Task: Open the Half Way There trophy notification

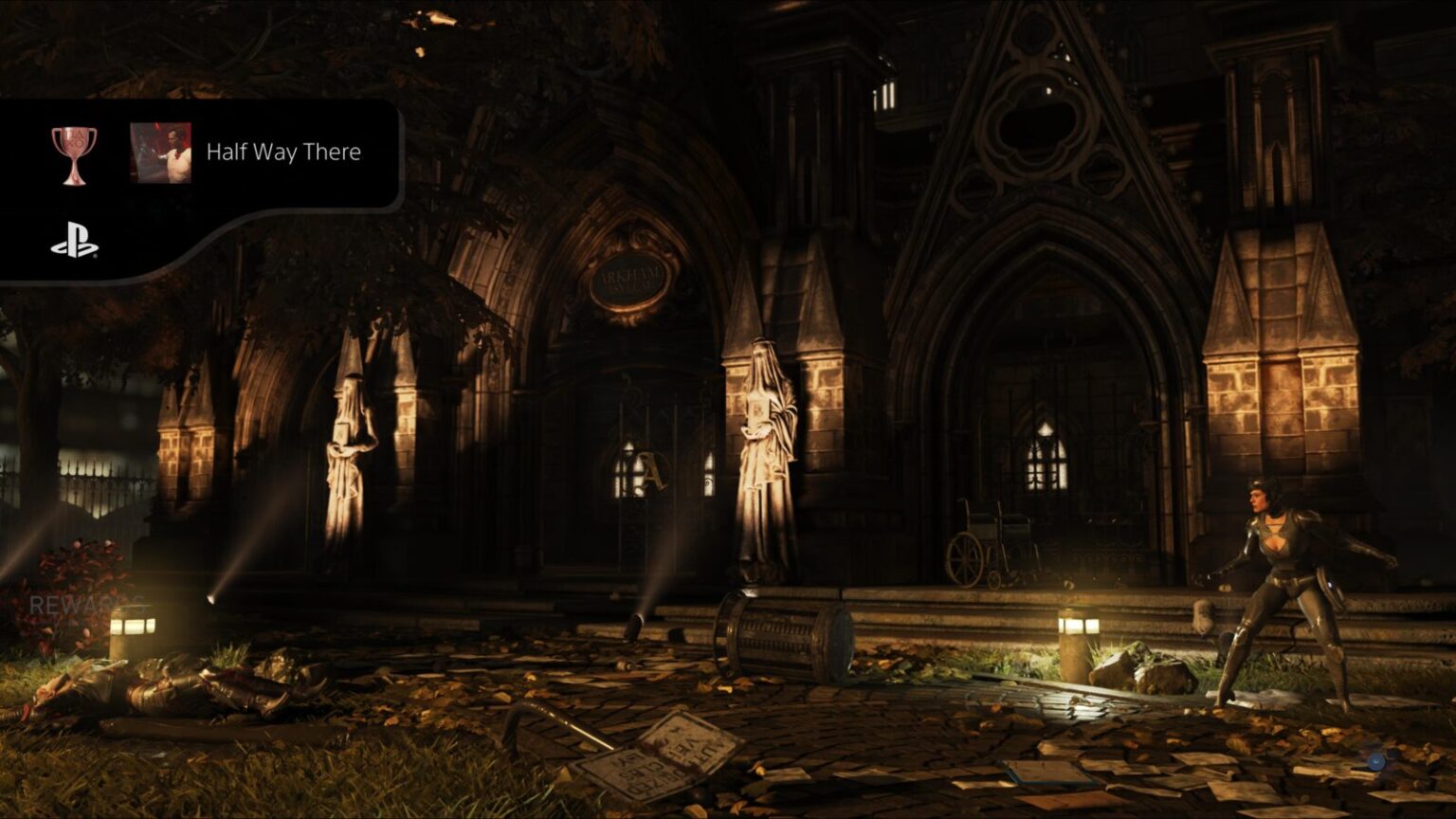Action: (x=283, y=153)
